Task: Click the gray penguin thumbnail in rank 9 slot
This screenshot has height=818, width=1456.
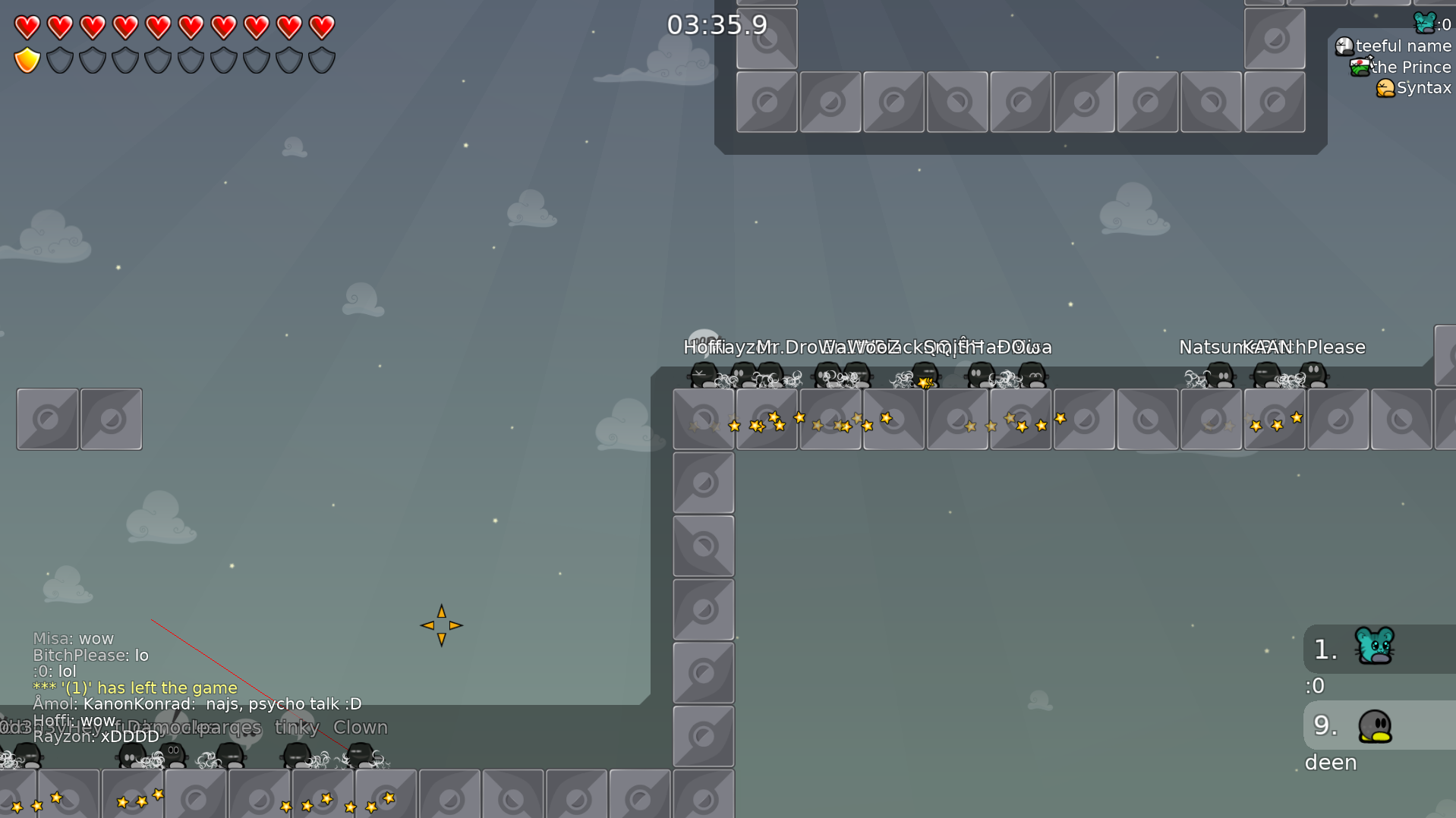Action: (x=1374, y=725)
